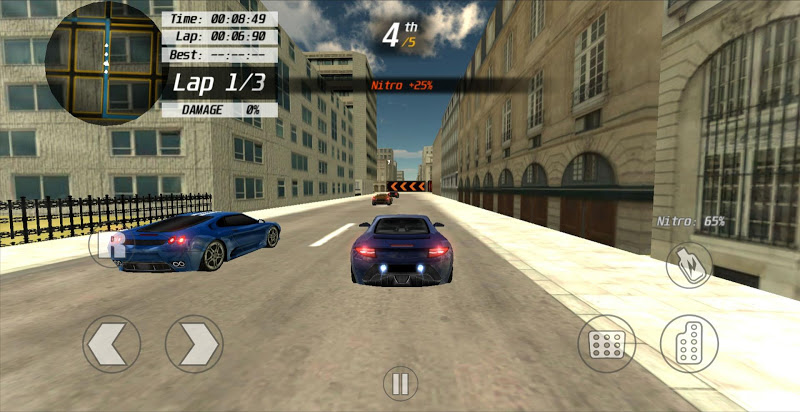The height and width of the screenshot is (412, 800).
Task: Steer left with the left arrow button
Action: point(111,344)
